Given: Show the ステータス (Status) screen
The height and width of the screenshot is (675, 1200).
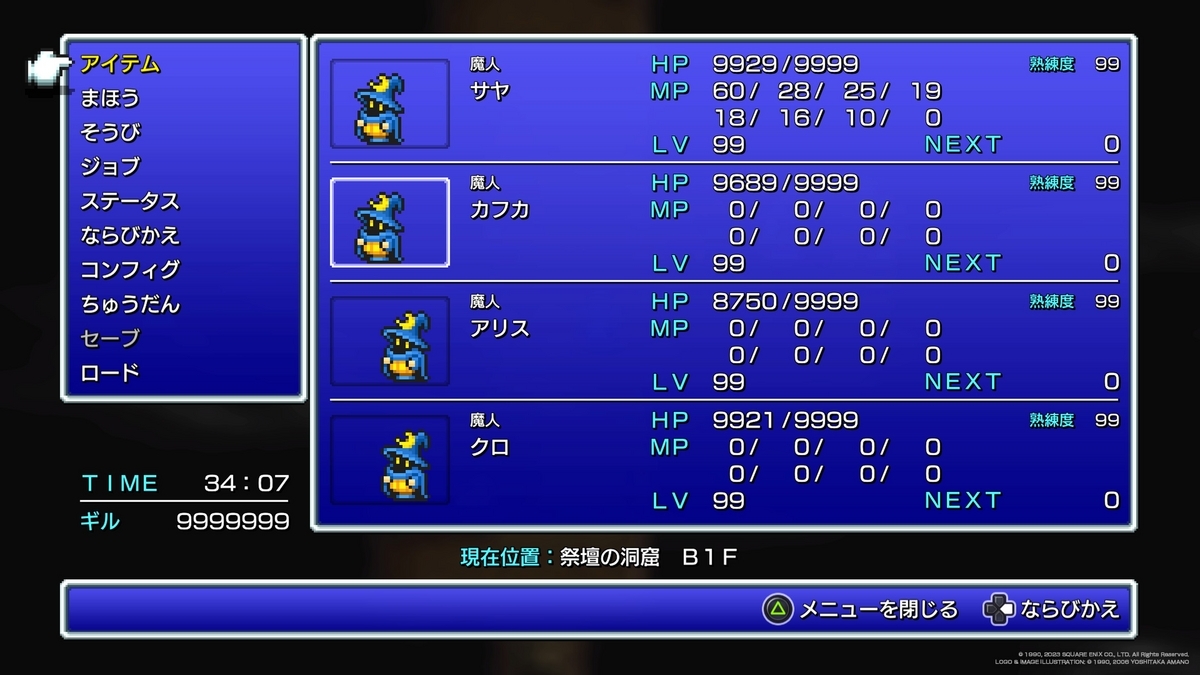Looking at the screenshot, I should pos(130,201).
